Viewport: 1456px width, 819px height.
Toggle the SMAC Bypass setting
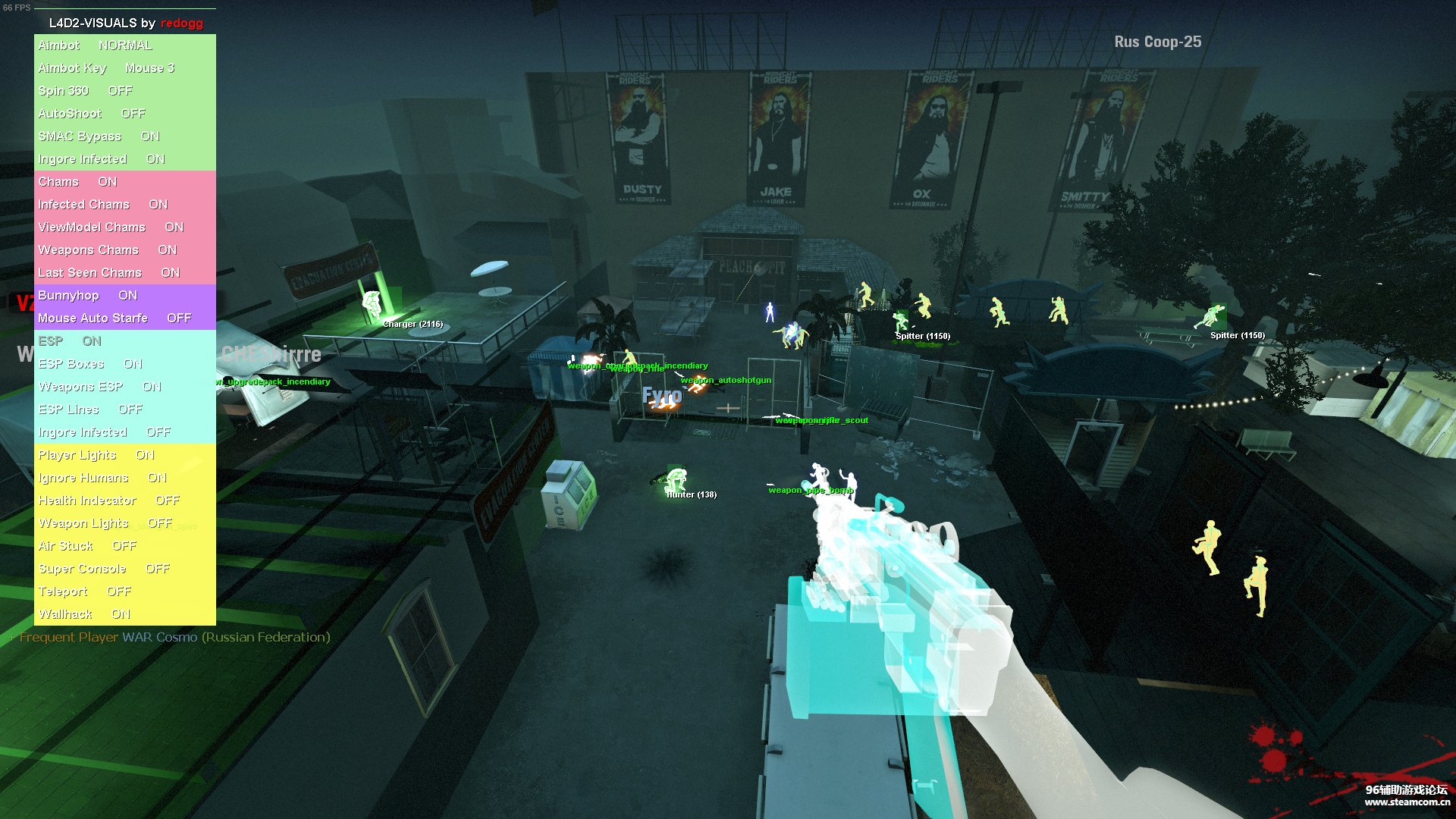click(x=99, y=136)
